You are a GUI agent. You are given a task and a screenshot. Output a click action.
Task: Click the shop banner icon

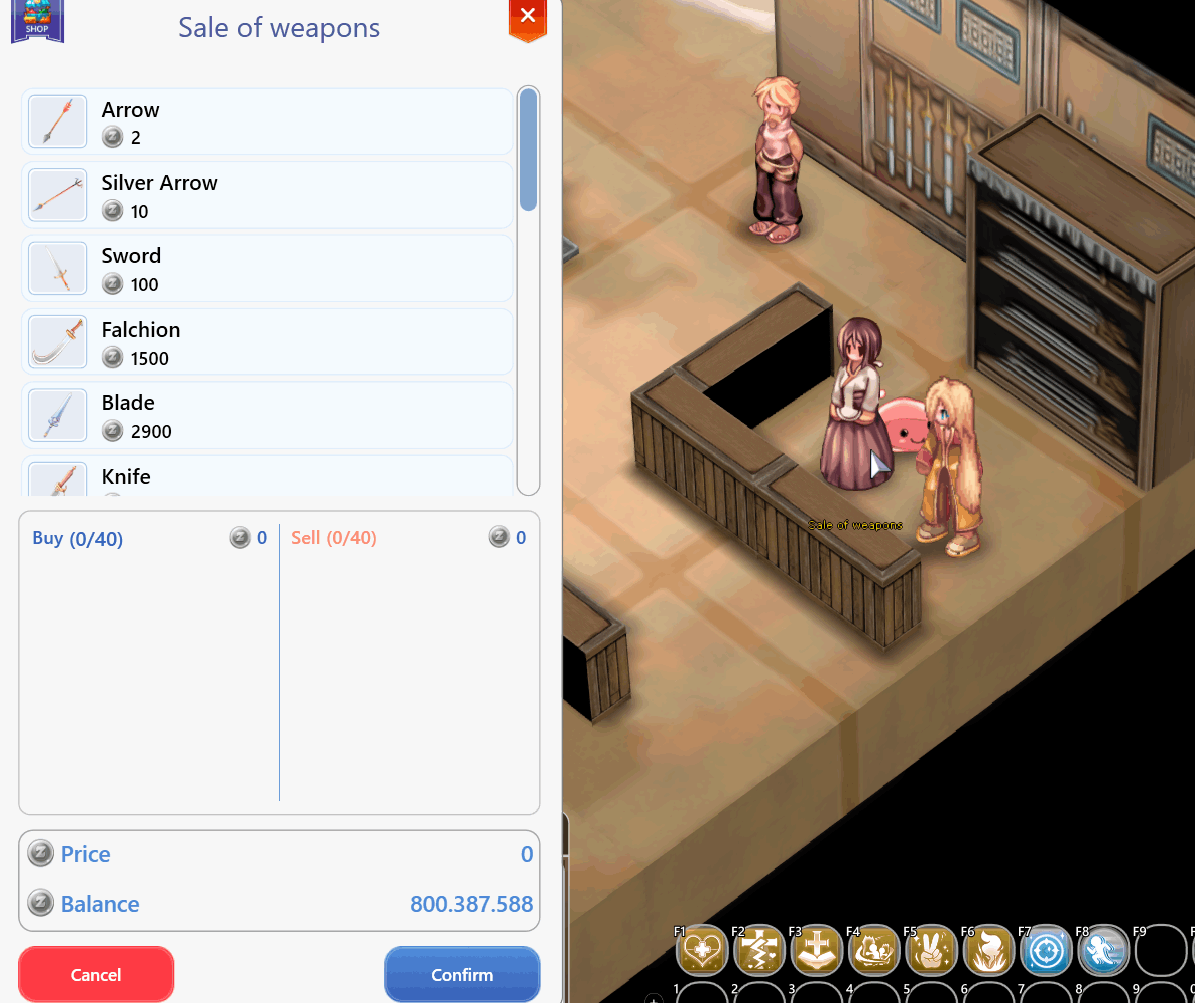click(x=37, y=21)
